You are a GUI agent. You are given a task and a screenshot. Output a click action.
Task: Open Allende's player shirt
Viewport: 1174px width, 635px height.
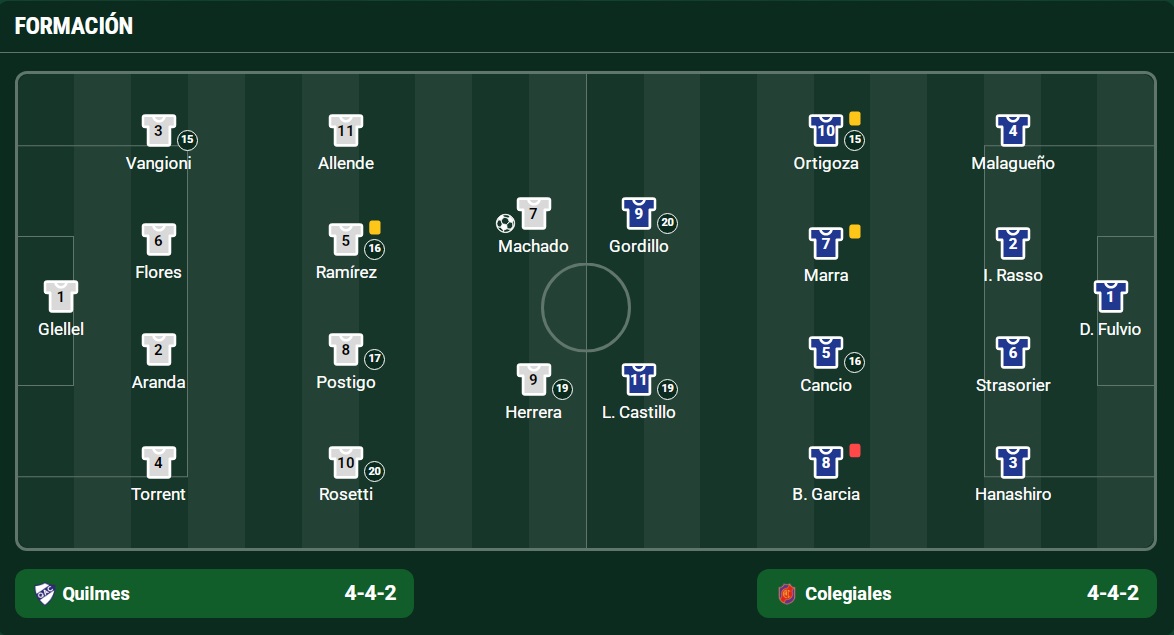coord(345,131)
